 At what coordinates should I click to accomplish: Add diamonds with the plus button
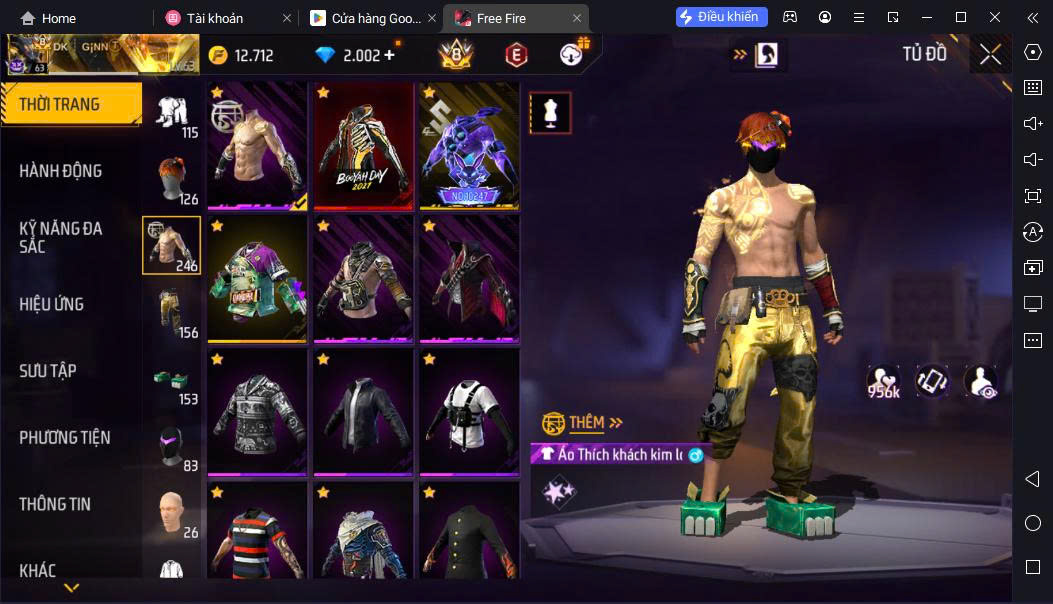click(x=390, y=55)
